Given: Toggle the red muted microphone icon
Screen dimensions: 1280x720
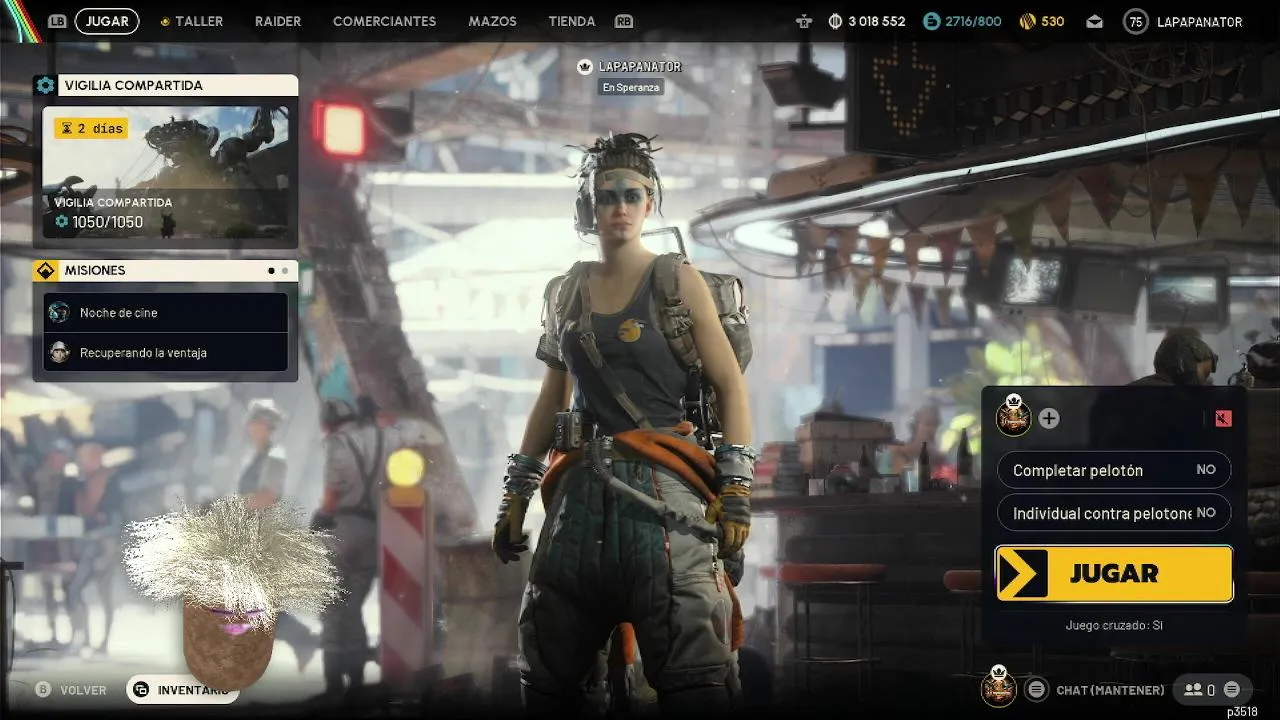Looking at the screenshot, I should point(1223,418).
